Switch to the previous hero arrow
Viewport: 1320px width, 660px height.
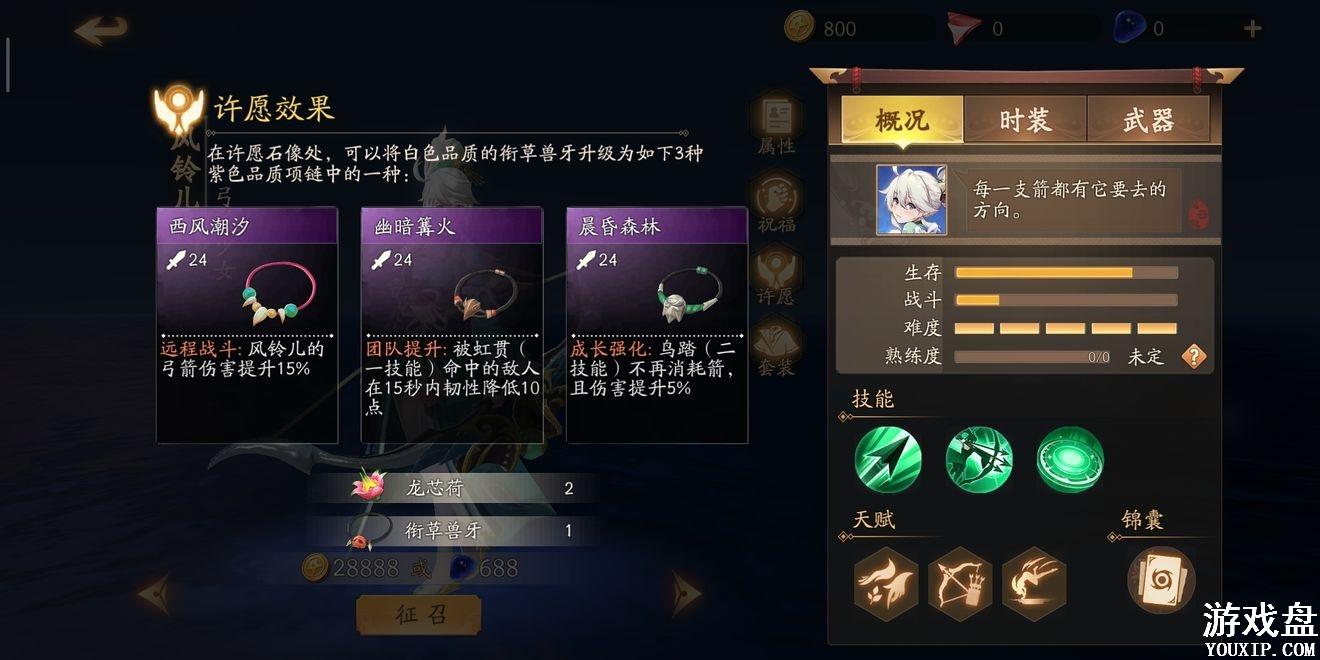point(152,595)
